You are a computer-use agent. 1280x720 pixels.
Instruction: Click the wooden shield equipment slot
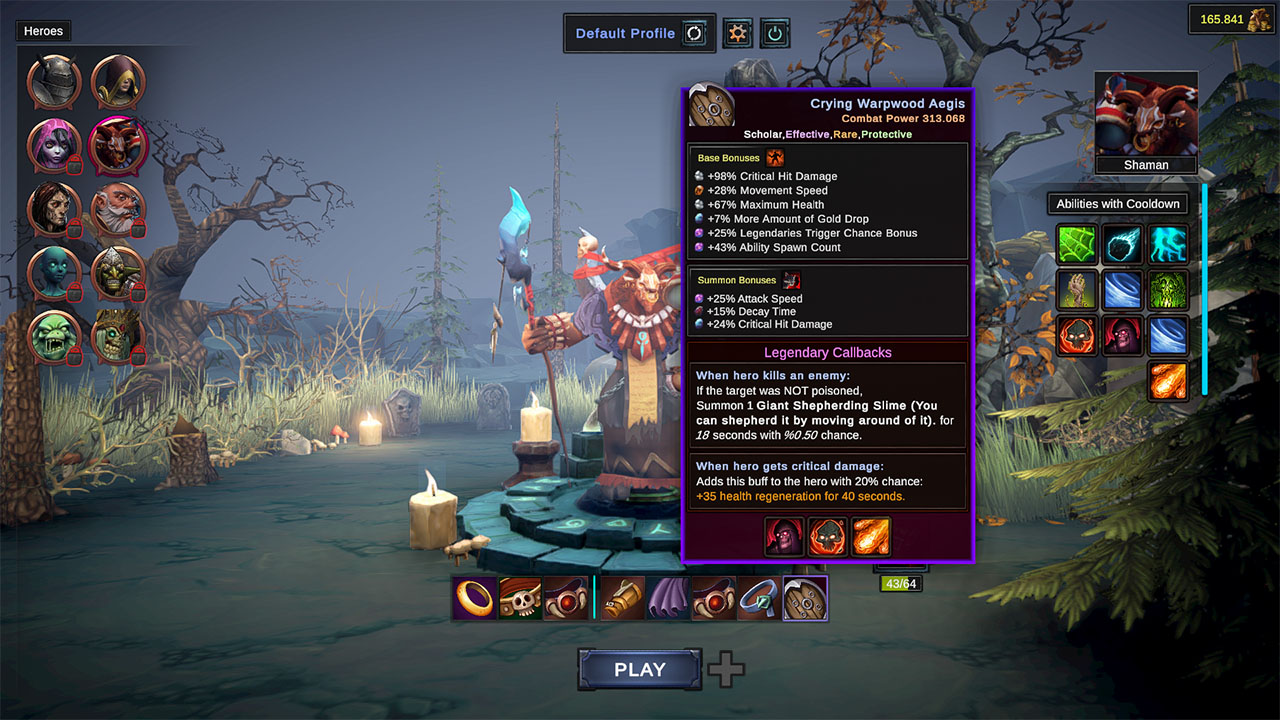point(805,597)
